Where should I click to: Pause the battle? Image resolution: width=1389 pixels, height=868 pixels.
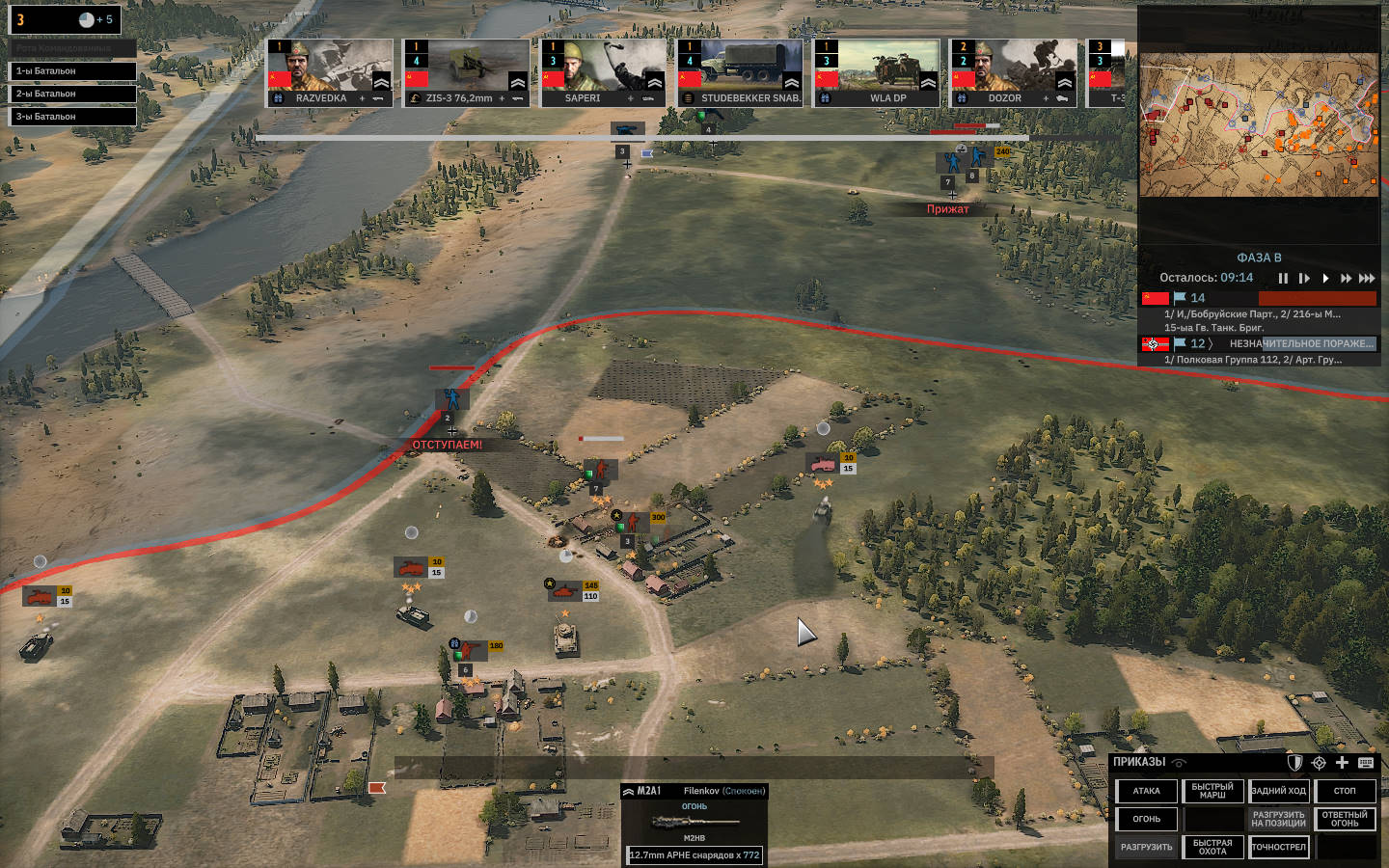(x=1283, y=279)
